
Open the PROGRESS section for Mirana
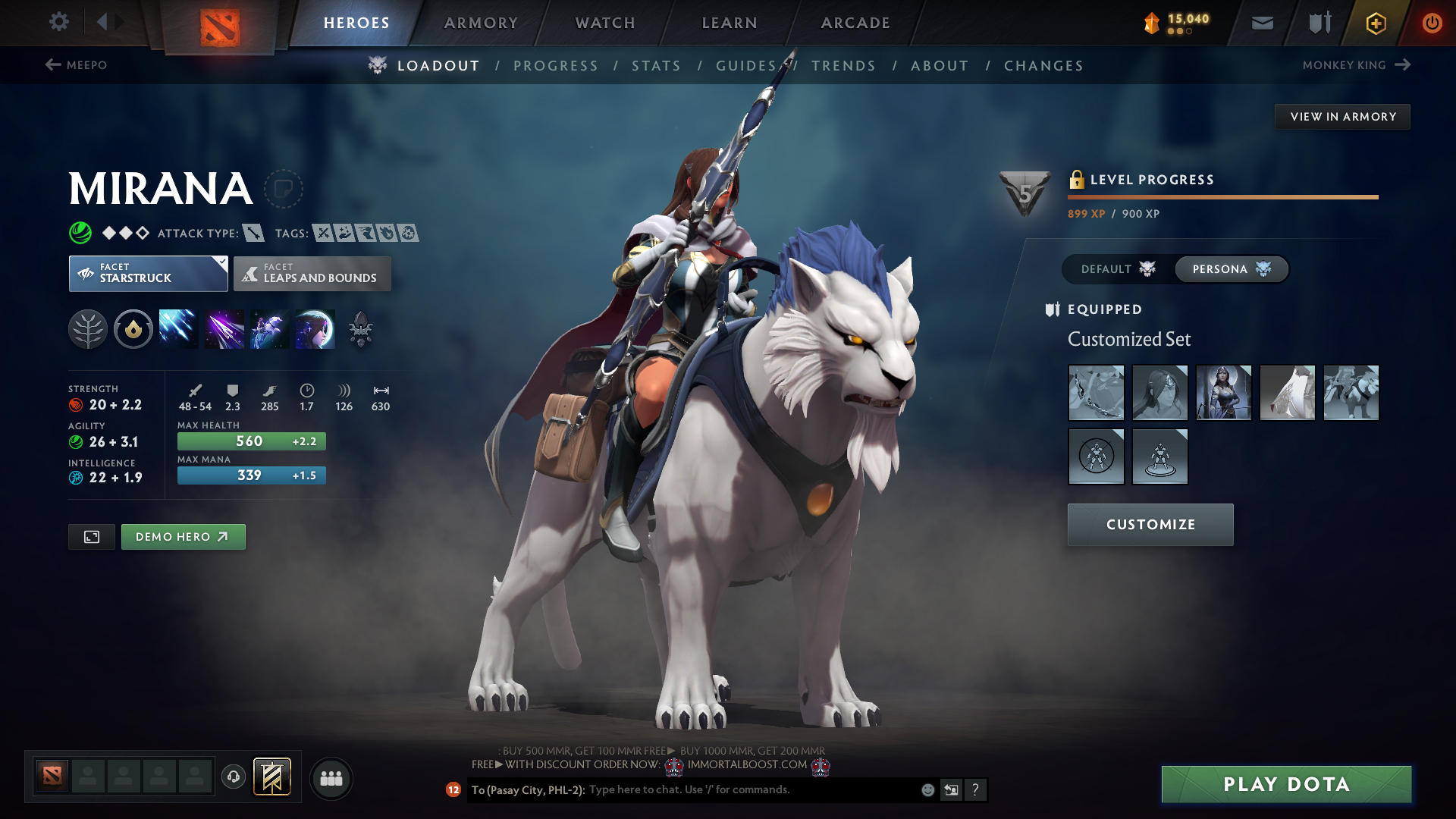click(x=556, y=65)
